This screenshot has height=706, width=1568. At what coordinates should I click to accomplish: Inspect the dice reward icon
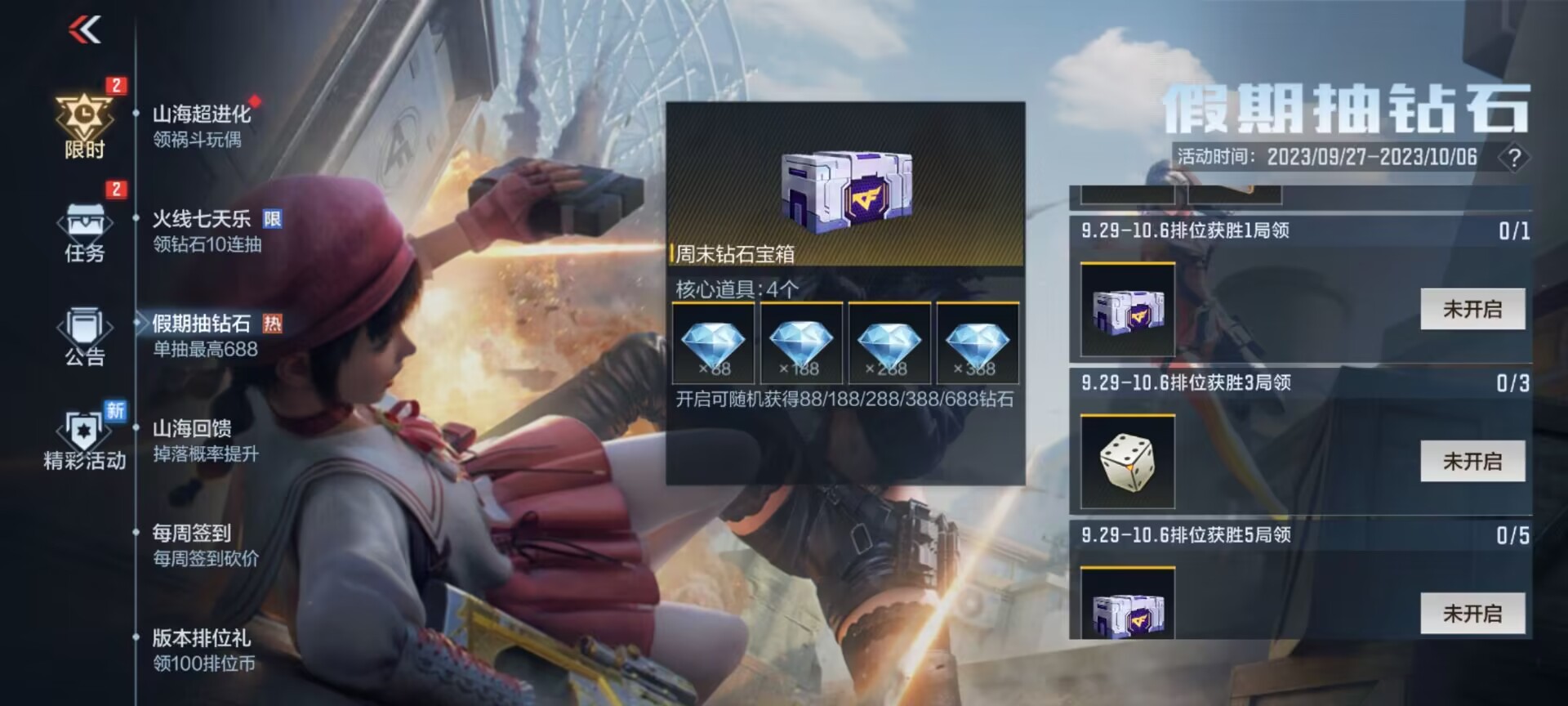[1127, 462]
